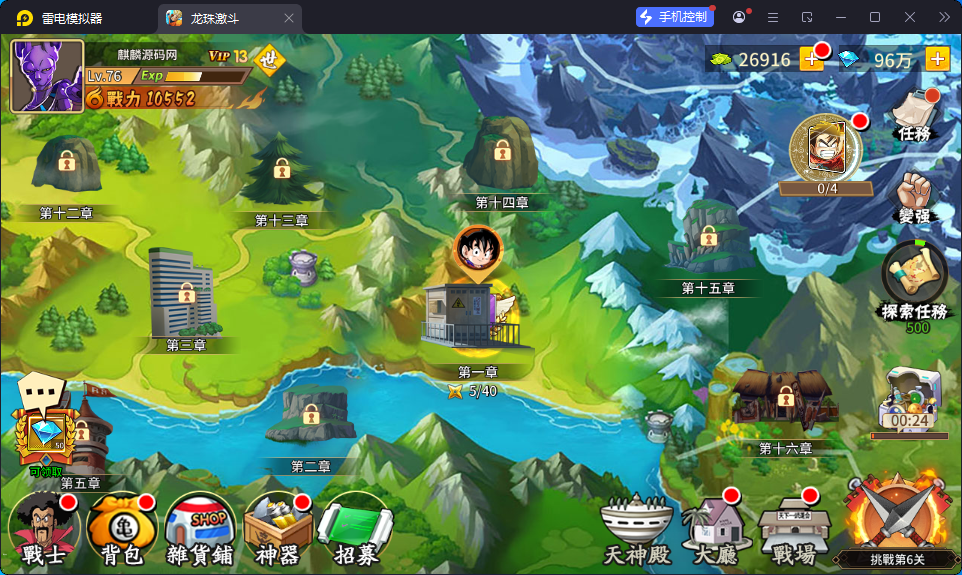
Task: Select the 第一章 chapter stage
Action: pyautogui.click(x=478, y=320)
